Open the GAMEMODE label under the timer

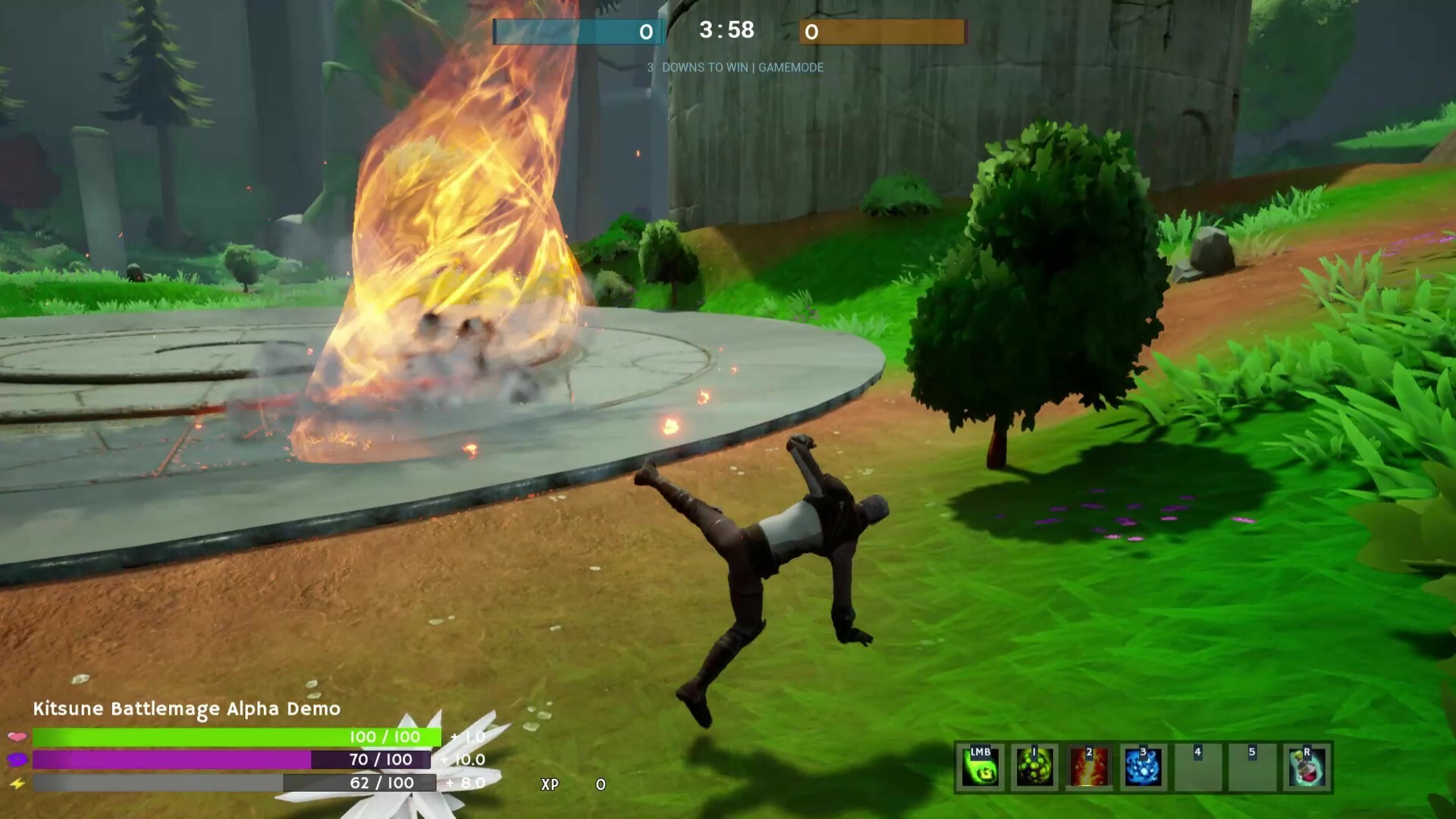click(791, 67)
